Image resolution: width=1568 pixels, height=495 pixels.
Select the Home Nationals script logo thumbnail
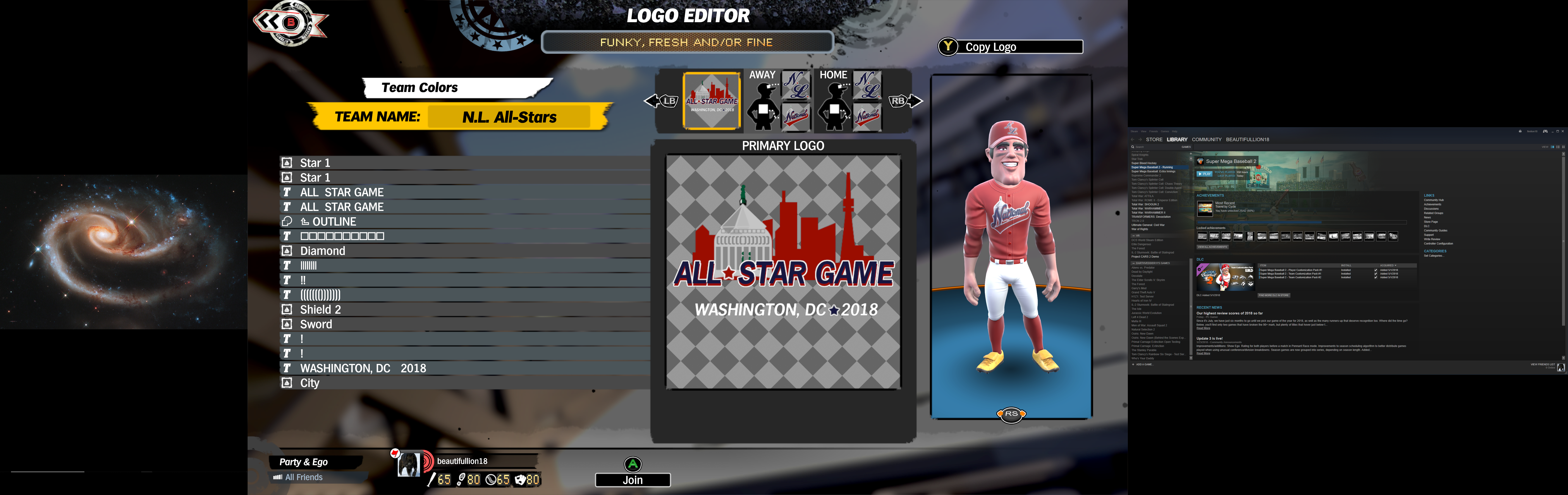tap(867, 115)
